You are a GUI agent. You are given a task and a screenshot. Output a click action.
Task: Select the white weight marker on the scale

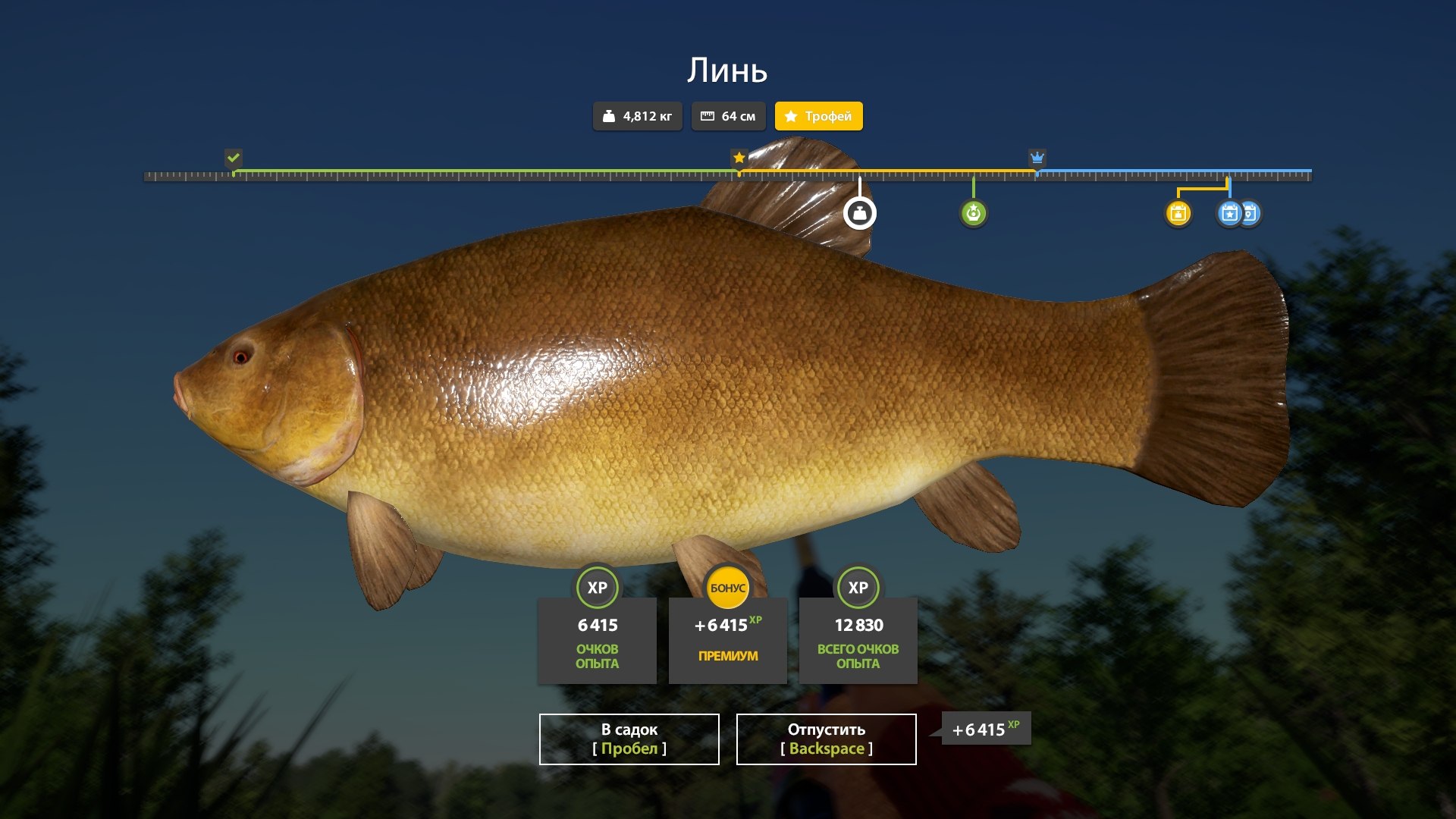[859, 213]
